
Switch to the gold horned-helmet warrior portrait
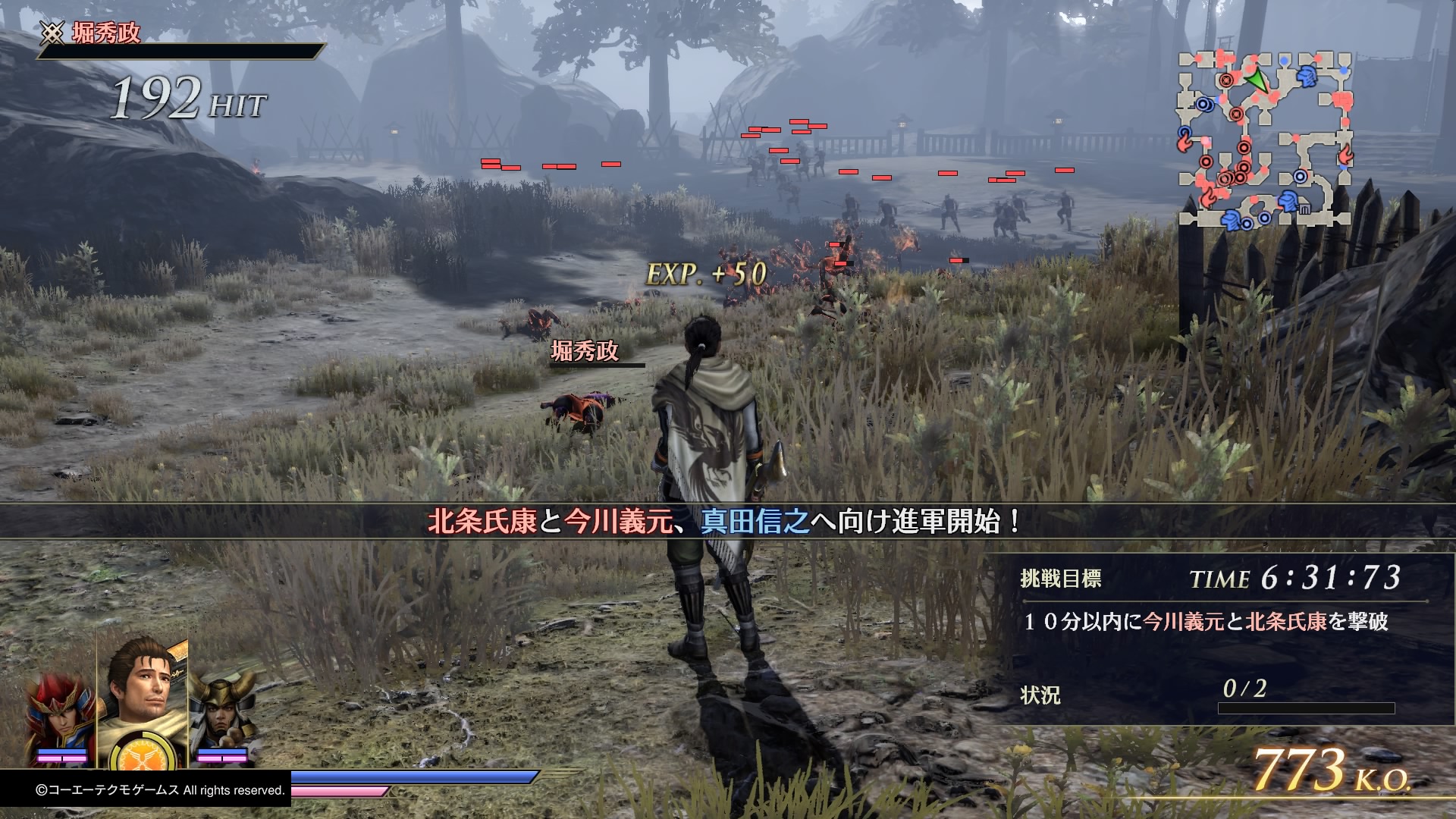221,713
